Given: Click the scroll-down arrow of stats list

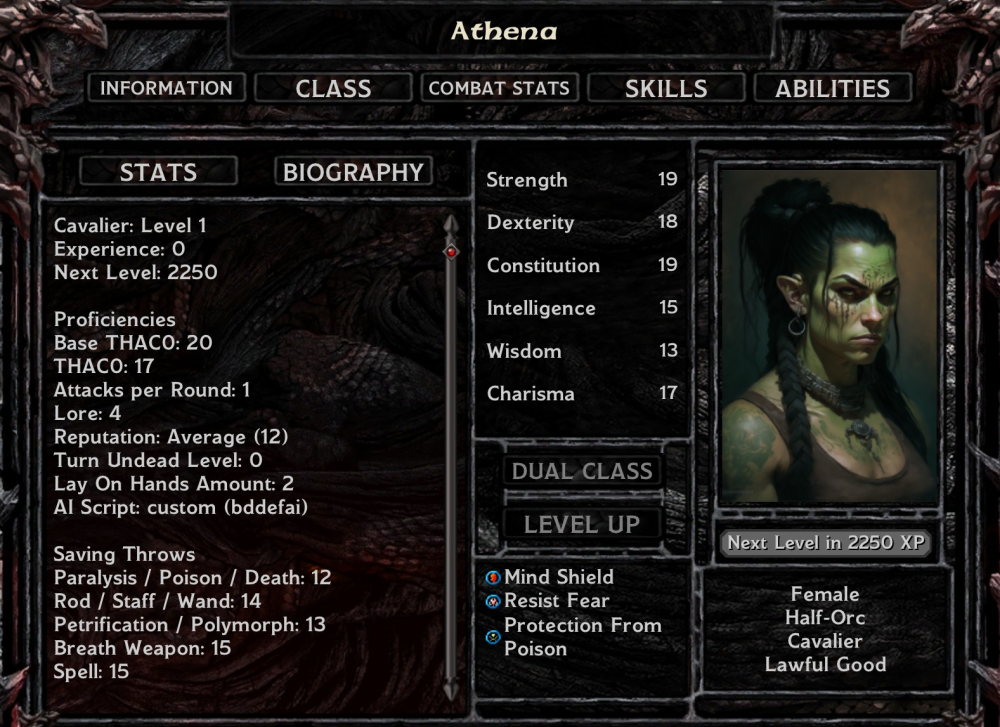Looking at the screenshot, I should click(x=451, y=690).
